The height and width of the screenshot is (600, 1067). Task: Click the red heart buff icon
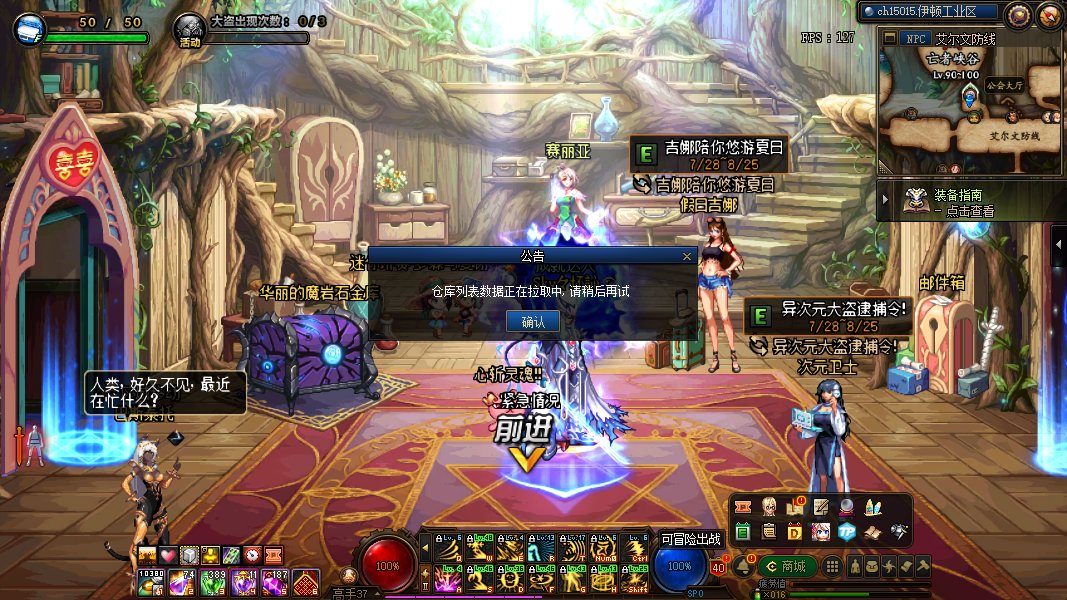167,555
